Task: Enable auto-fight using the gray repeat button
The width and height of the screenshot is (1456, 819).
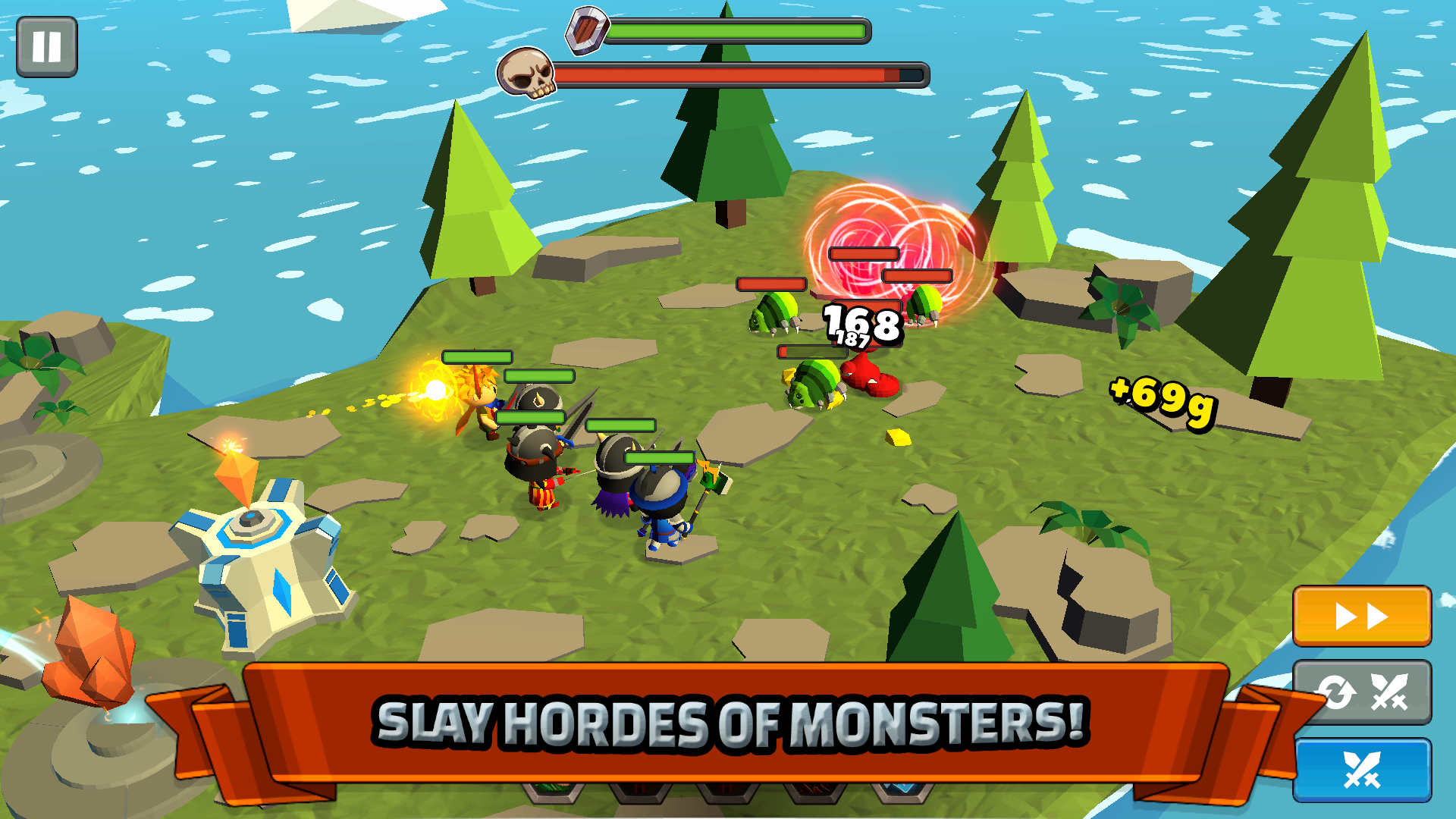Action: pyautogui.click(x=1363, y=694)
